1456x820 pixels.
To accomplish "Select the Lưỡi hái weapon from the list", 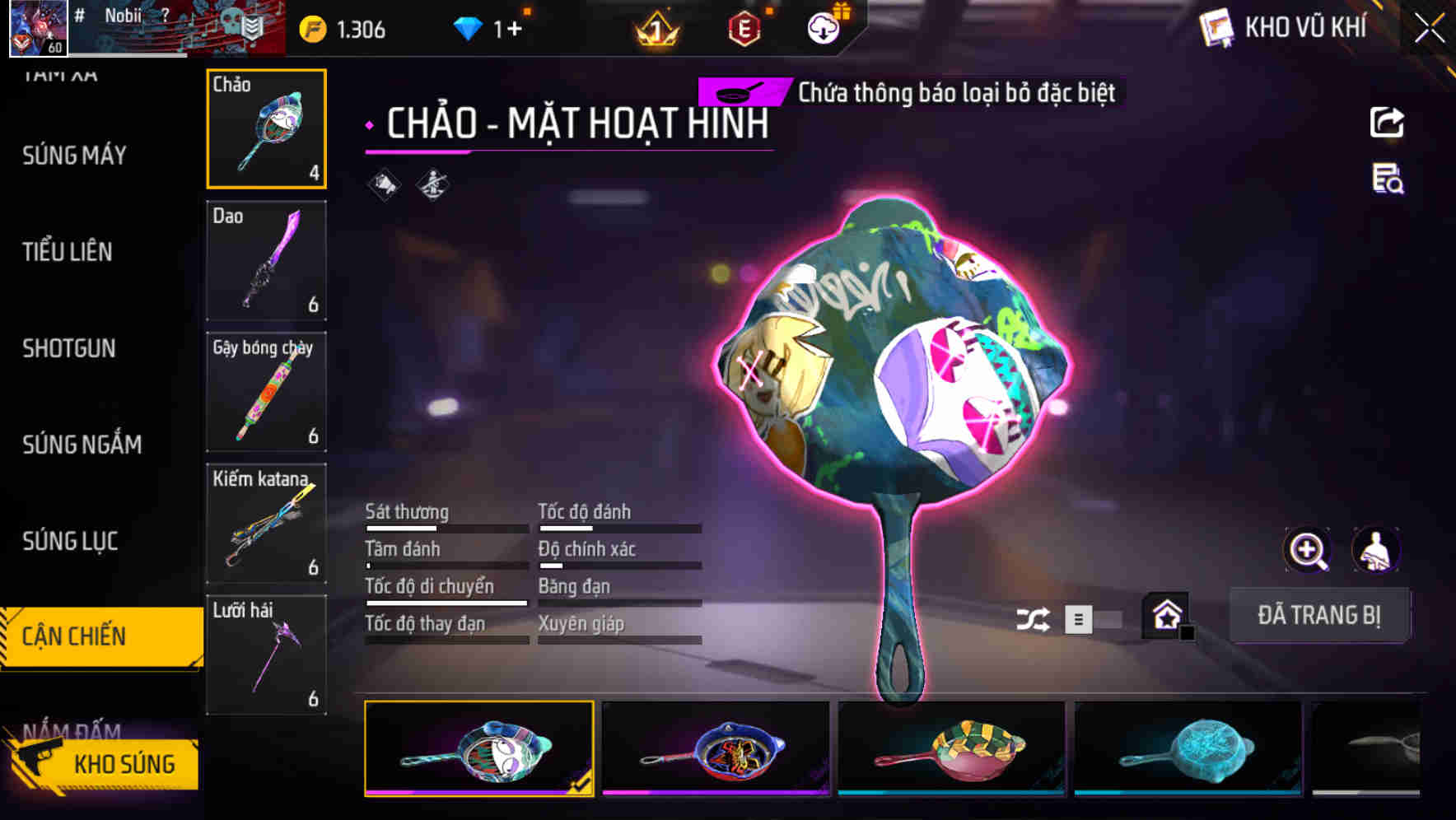I will pos(266,655).
